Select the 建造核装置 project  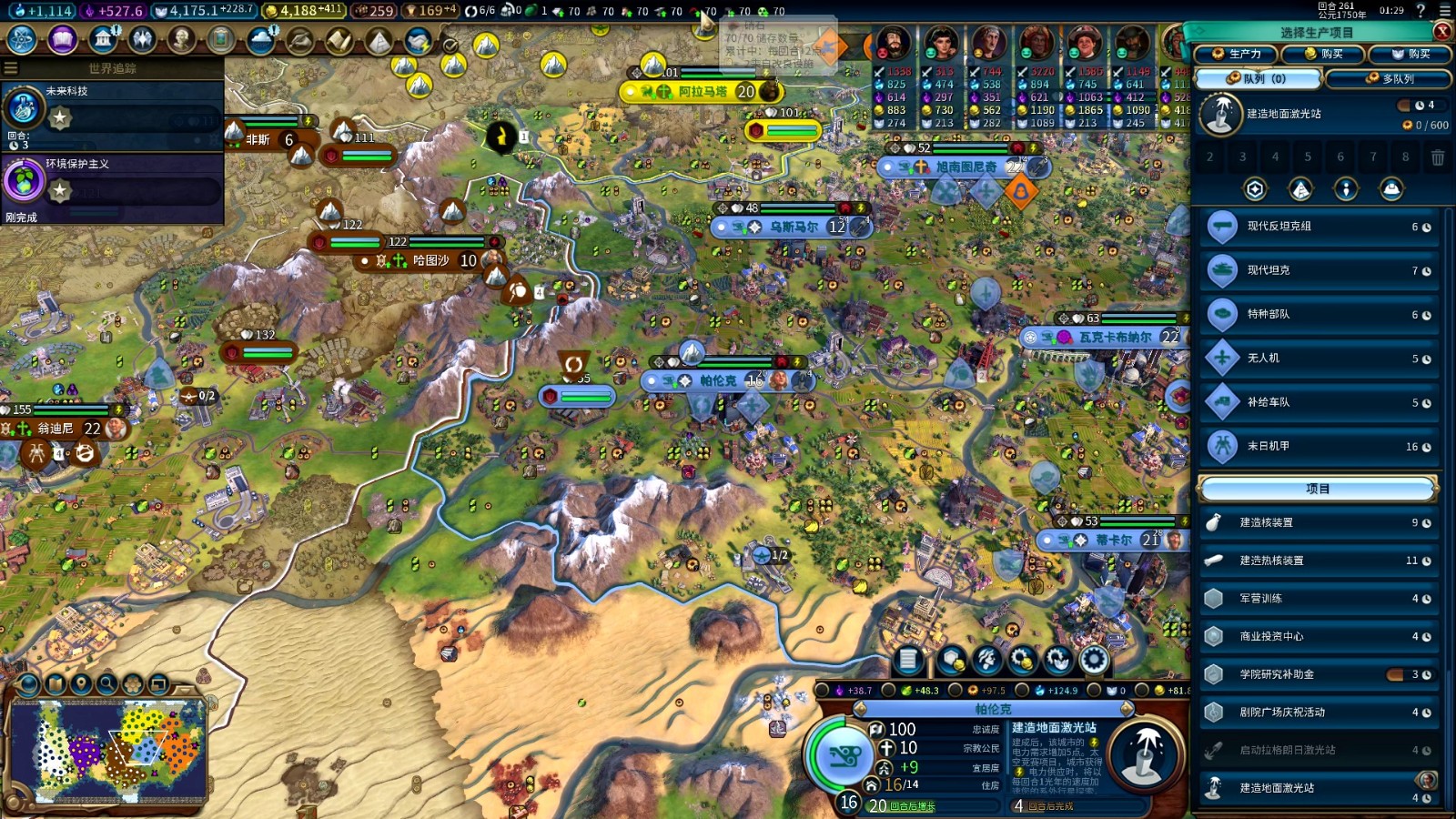click(x=1316, y=522)
